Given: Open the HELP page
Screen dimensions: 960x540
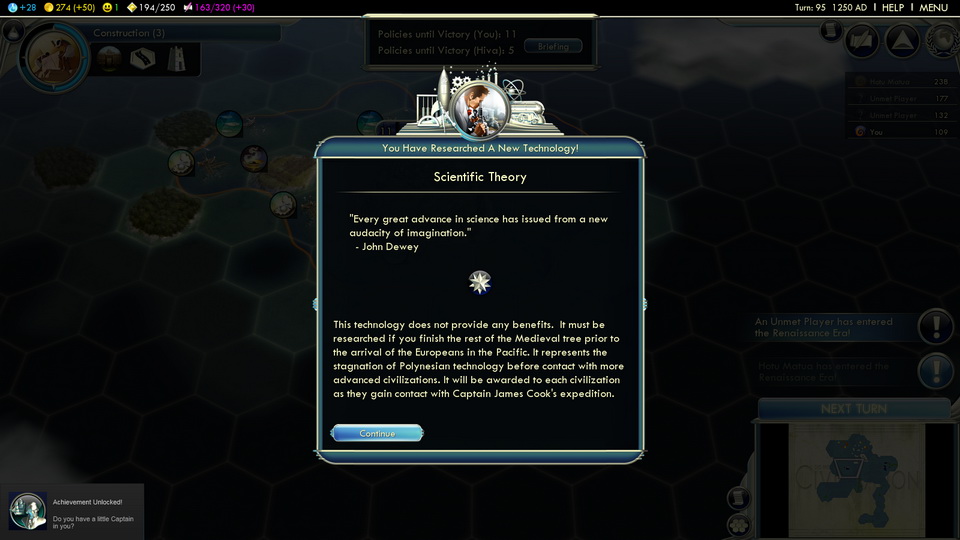Looking at the screenshot, I should pos(892,7).
